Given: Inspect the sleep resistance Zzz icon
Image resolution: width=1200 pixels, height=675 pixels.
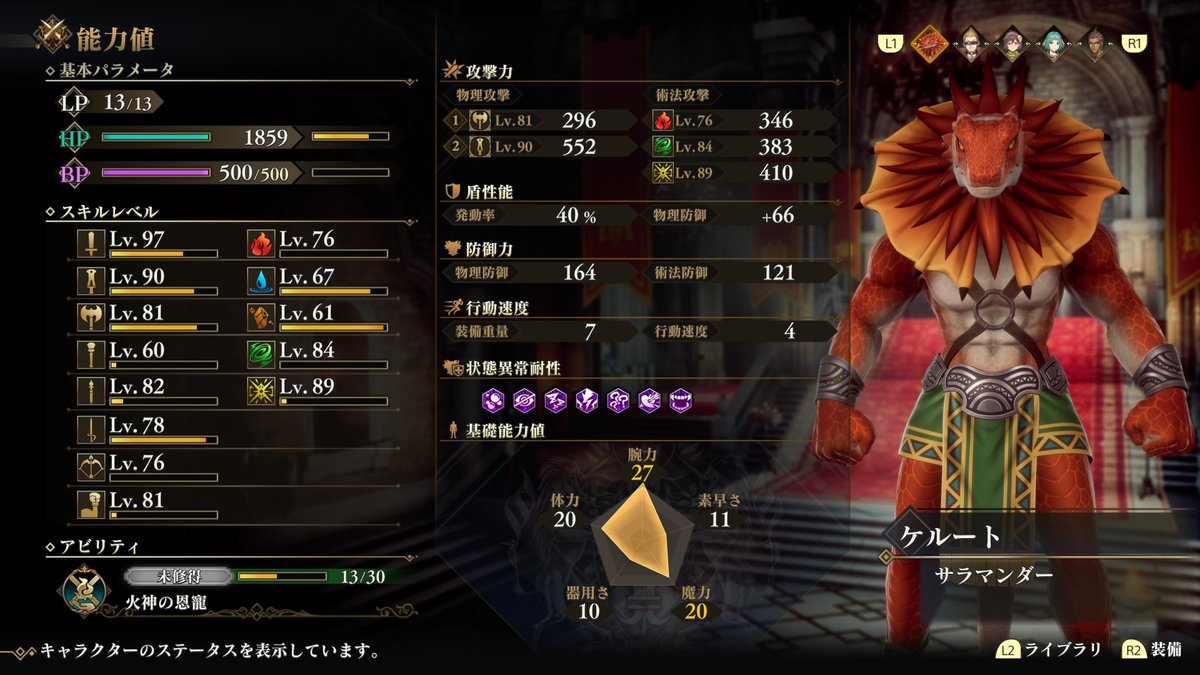Looking at the screenshot, I should coord(557,401).
